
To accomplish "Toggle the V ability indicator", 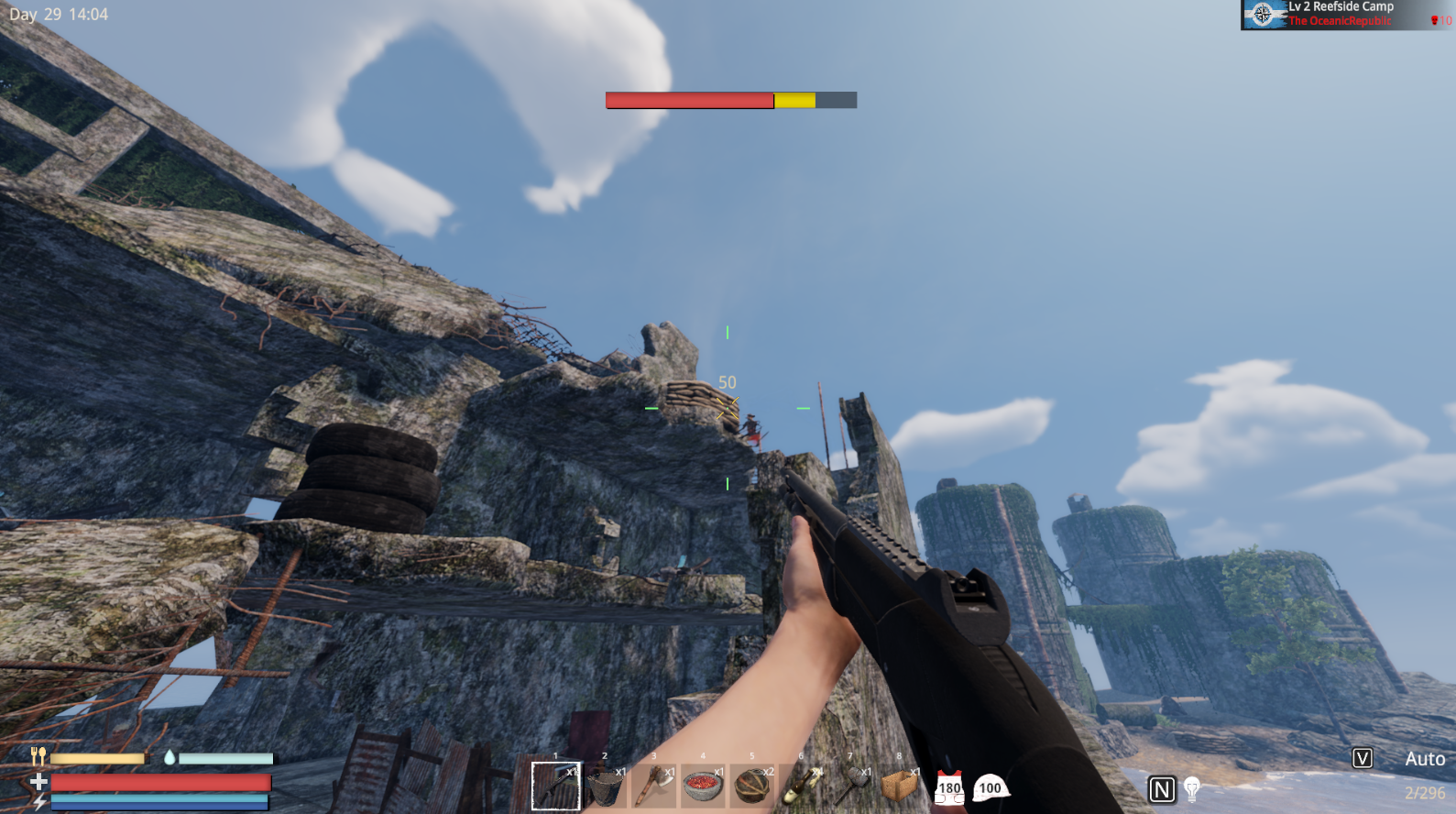I will click(1363, 758).
